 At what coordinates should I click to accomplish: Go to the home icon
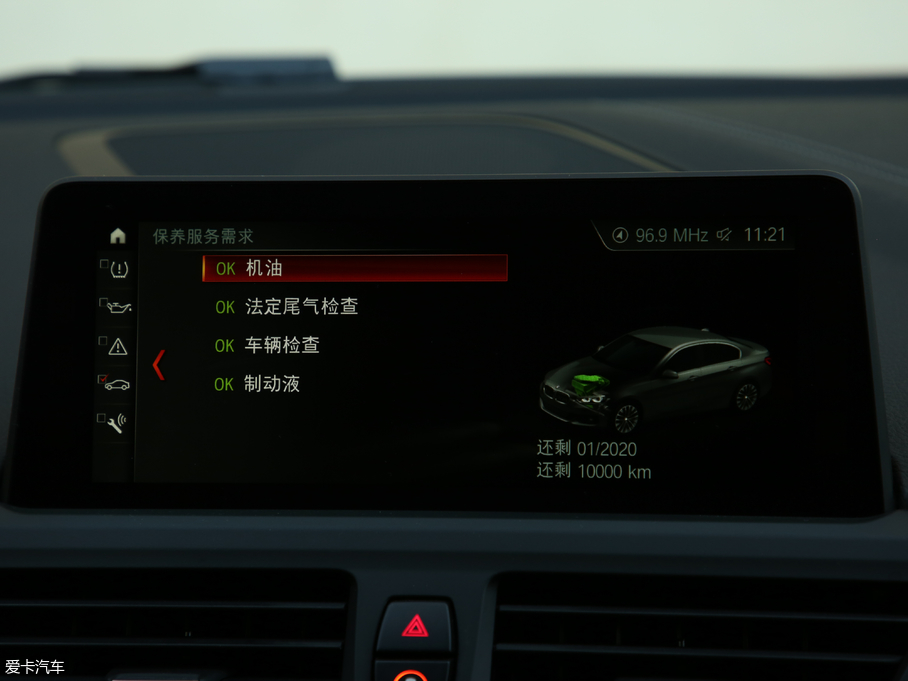(118, 236)
